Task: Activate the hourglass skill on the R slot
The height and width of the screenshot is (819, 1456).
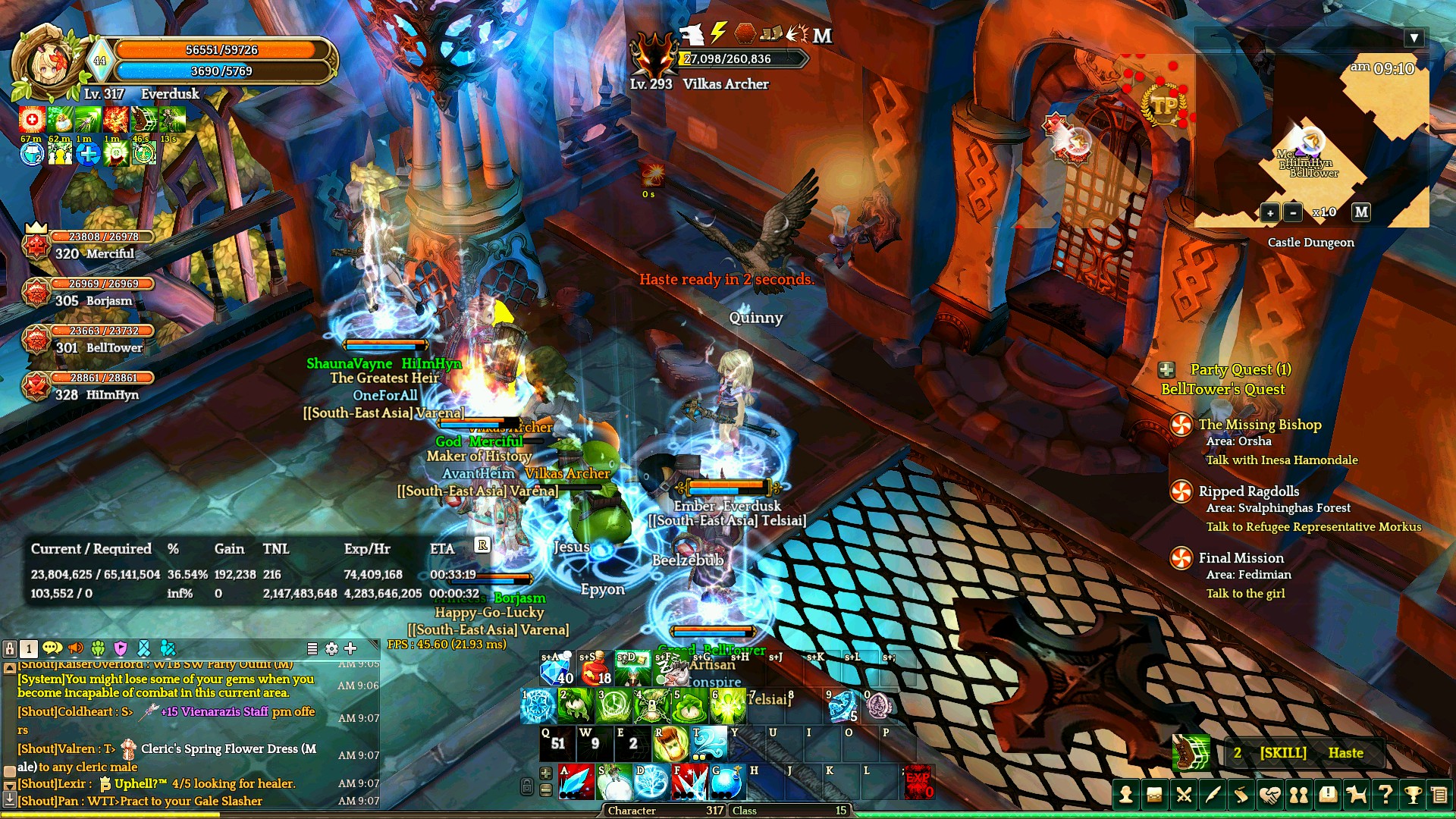Action: pos(670,744)
